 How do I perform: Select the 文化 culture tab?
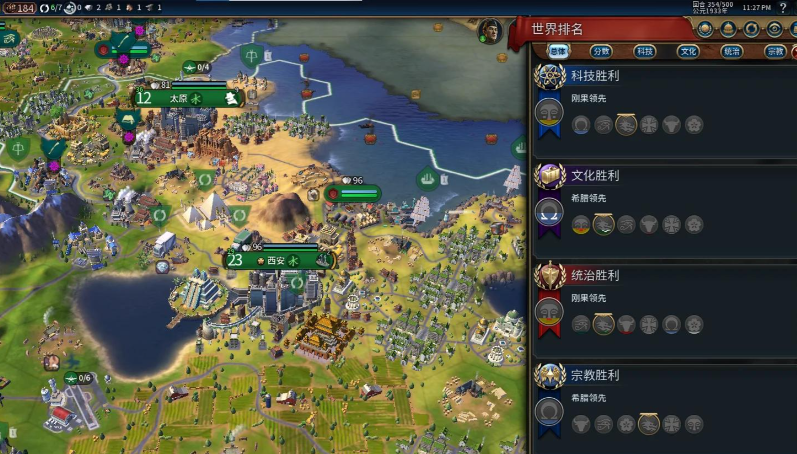(x=689, y=51)
